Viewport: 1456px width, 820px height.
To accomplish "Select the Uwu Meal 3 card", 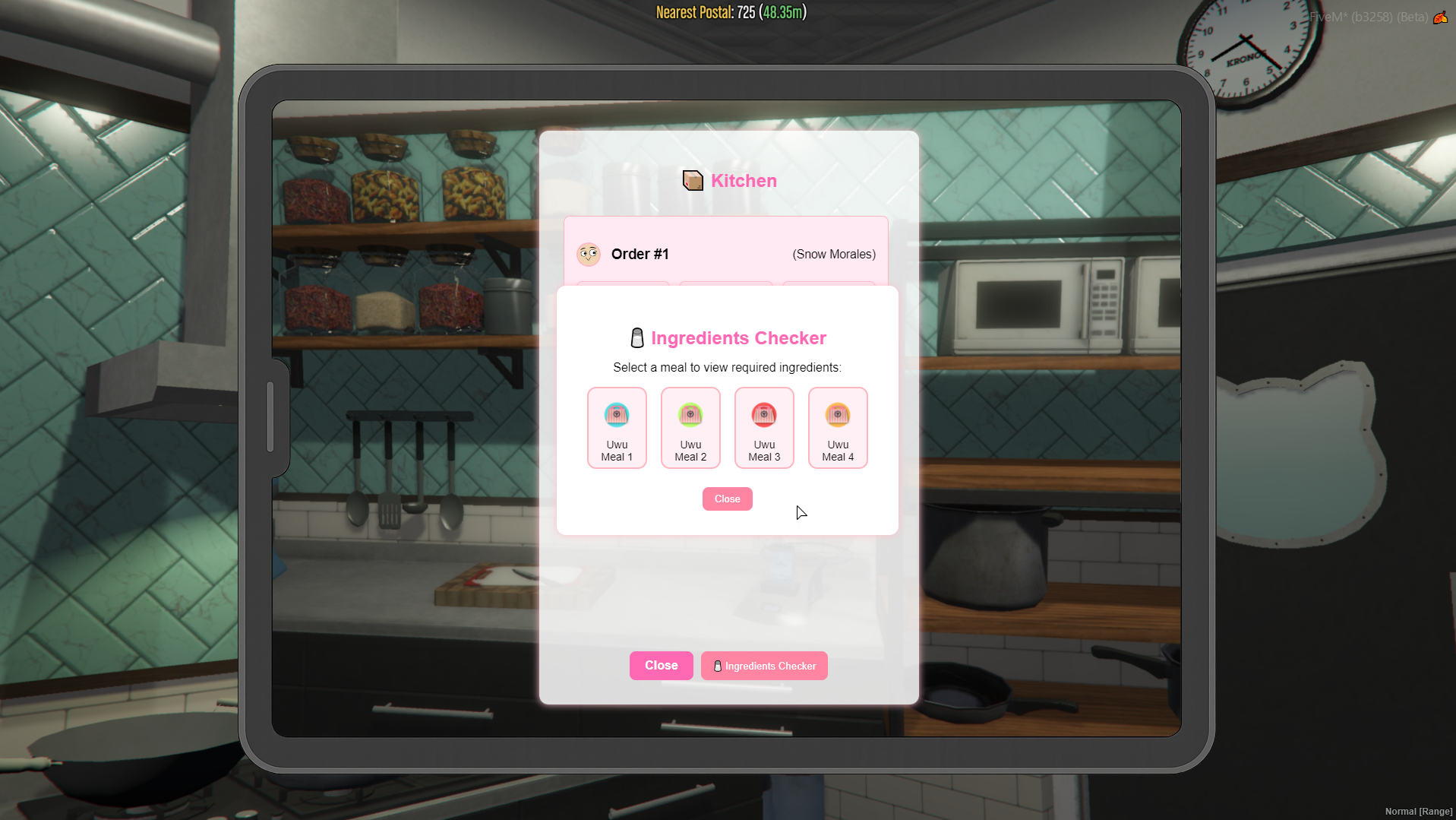I will point(763,428).
